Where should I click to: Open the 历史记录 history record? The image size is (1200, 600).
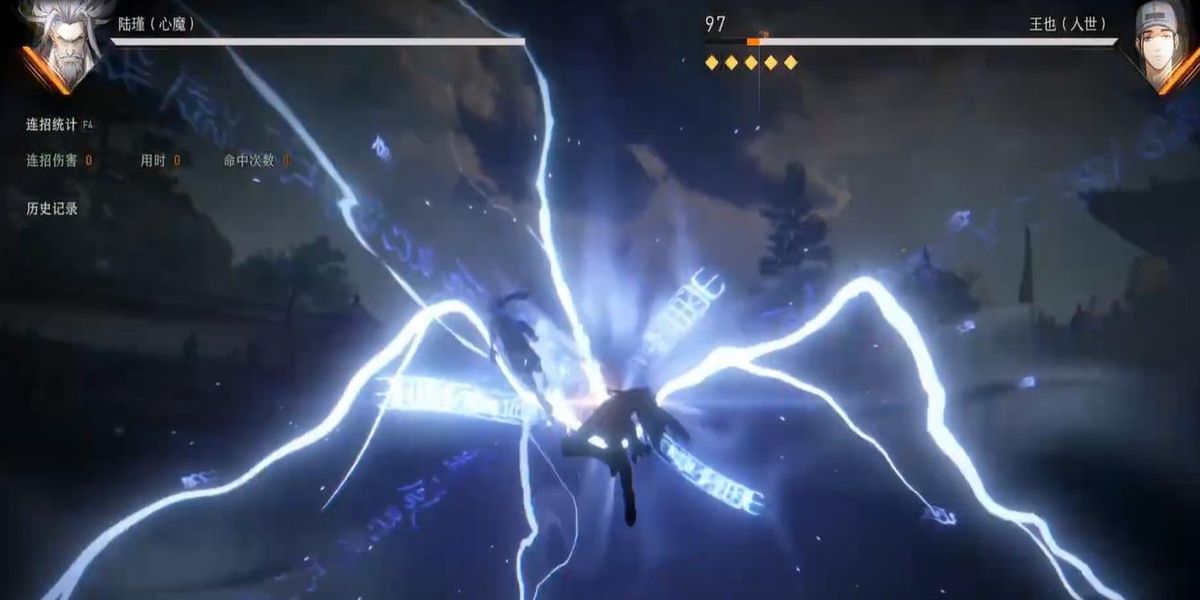(x=52, y=209)
